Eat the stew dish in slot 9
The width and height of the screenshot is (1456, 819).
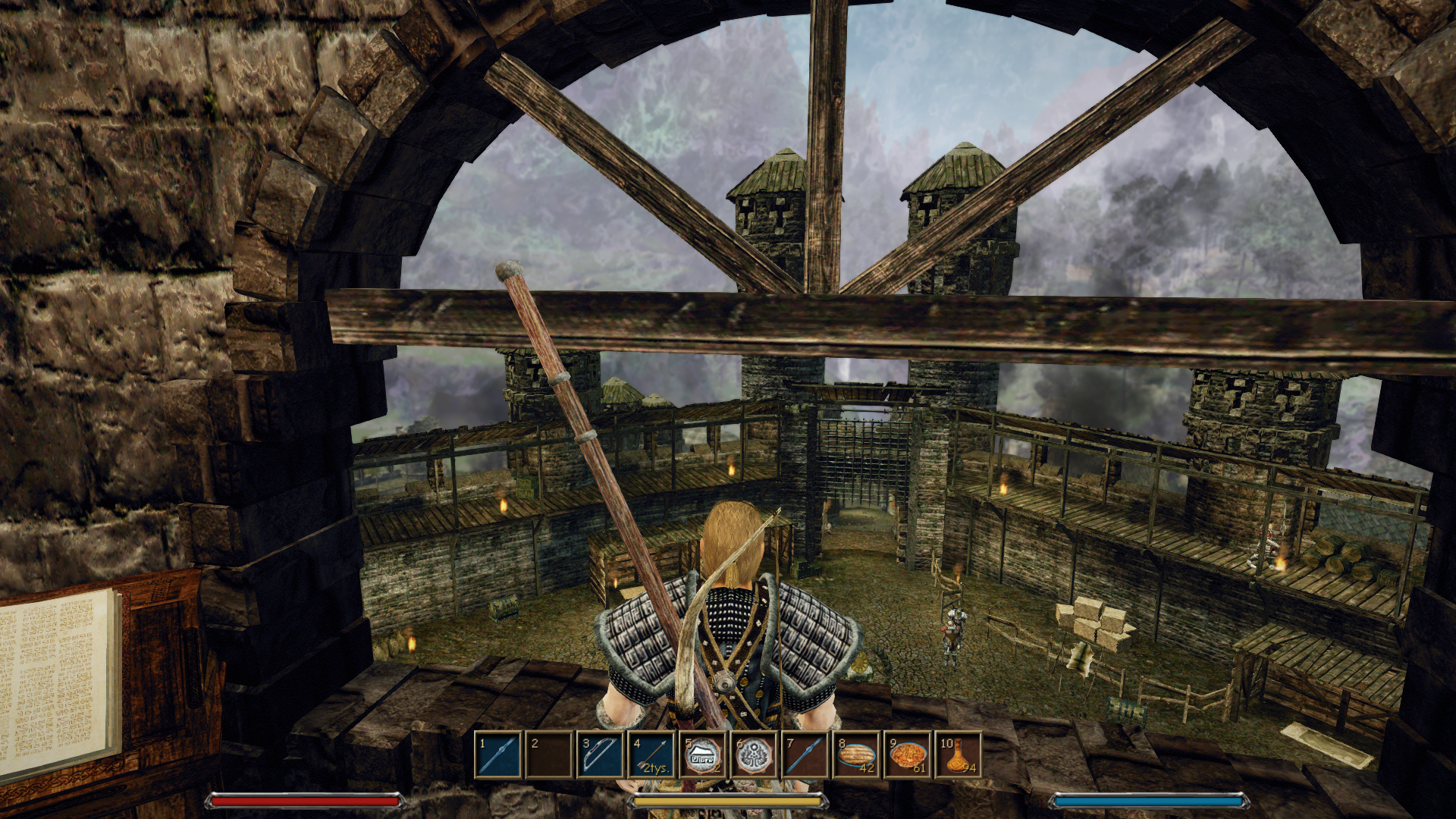click(908, 755)
